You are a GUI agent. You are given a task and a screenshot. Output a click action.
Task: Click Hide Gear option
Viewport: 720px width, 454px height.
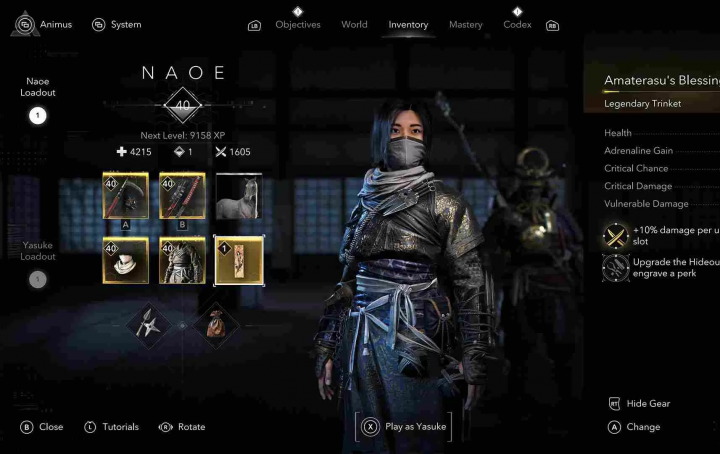pyautogui.click(x=647, y=404)
